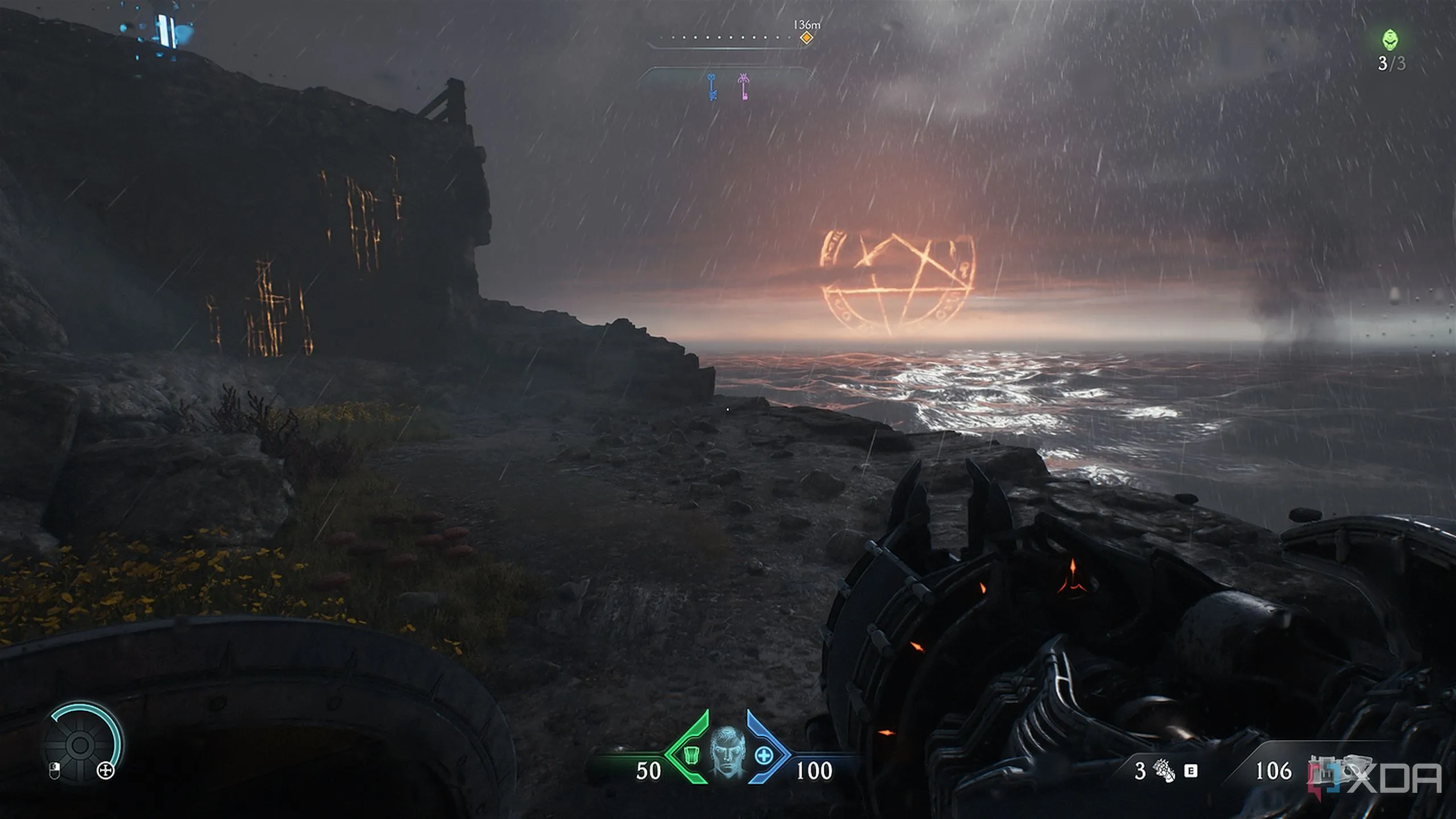Click the green extra lives helmet icon
Viewport: 1456px width, 819px height.
click(x=1391, y=40)
